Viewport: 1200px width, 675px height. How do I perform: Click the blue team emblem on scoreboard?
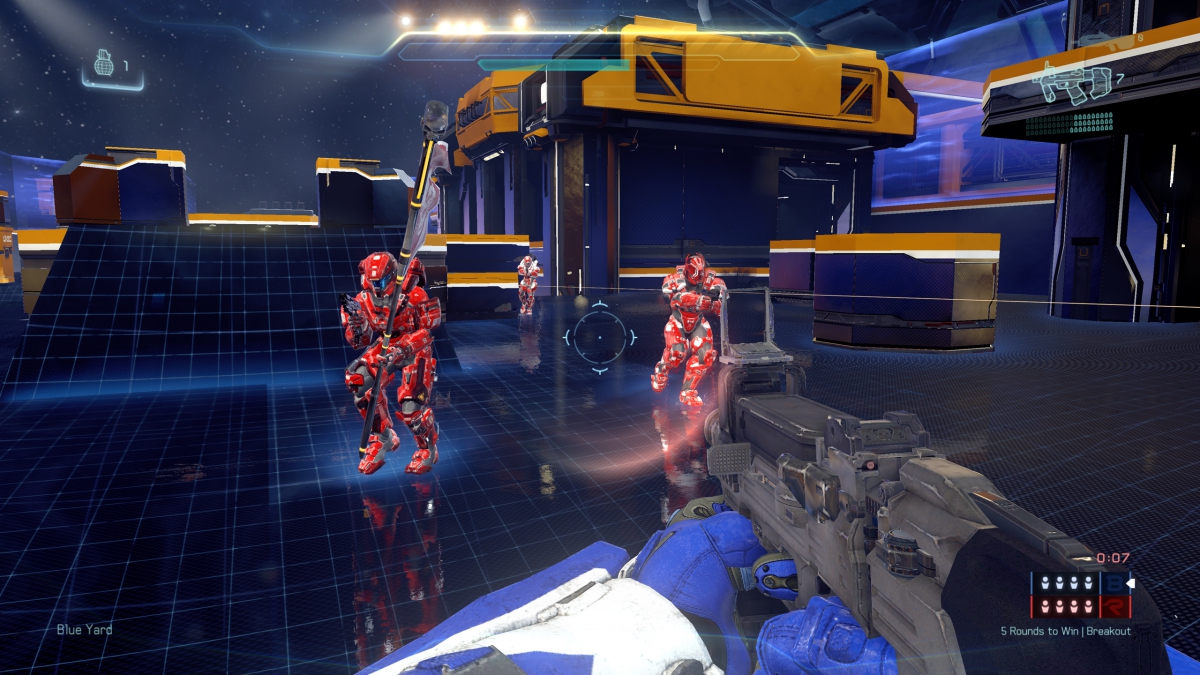(x=1114, y=583)
